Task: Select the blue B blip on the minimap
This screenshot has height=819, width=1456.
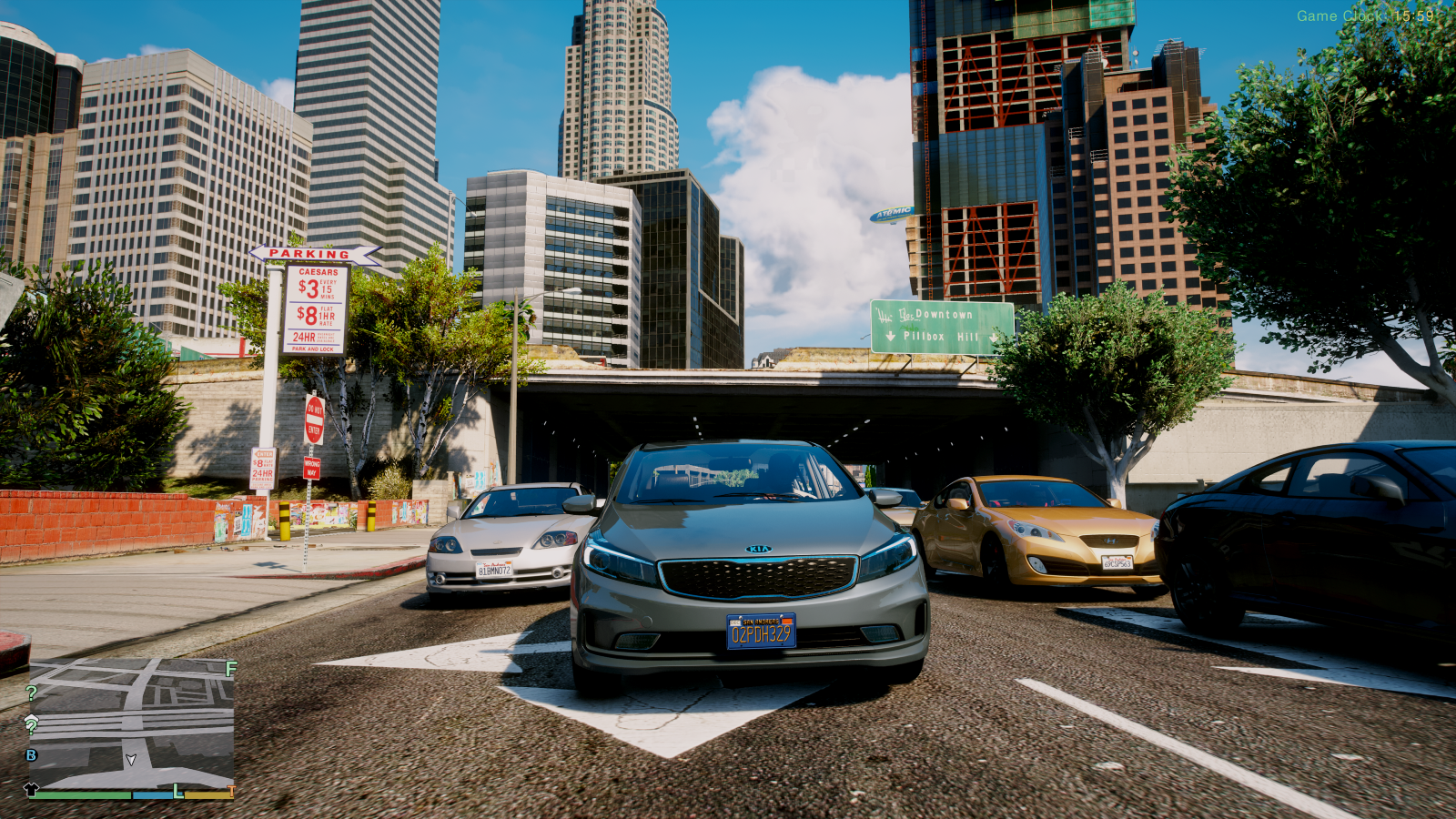Action: coord(32,755)
